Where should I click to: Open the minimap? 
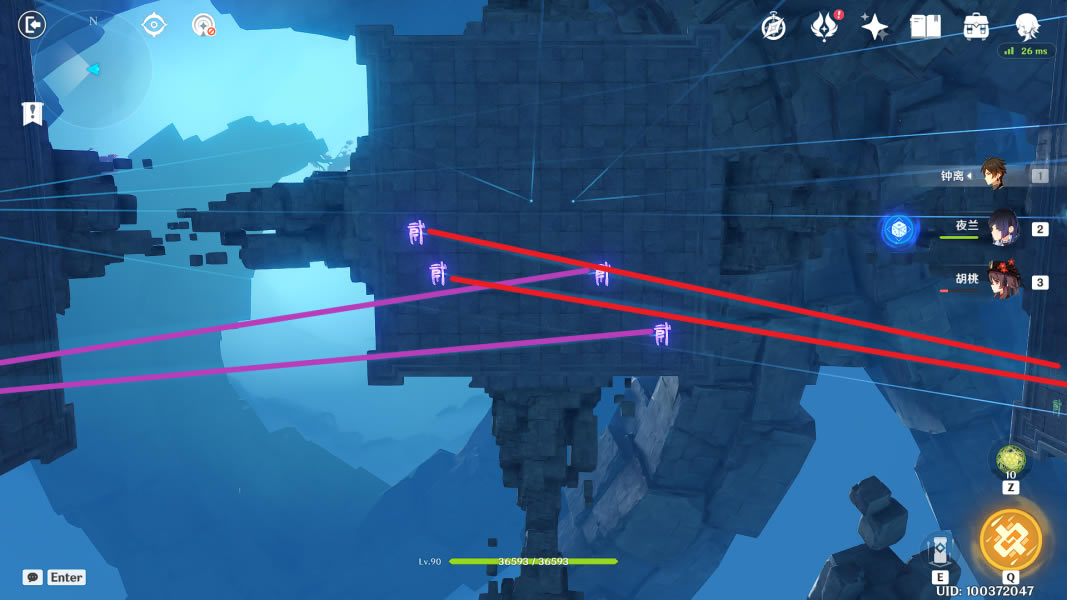point(92,69)
